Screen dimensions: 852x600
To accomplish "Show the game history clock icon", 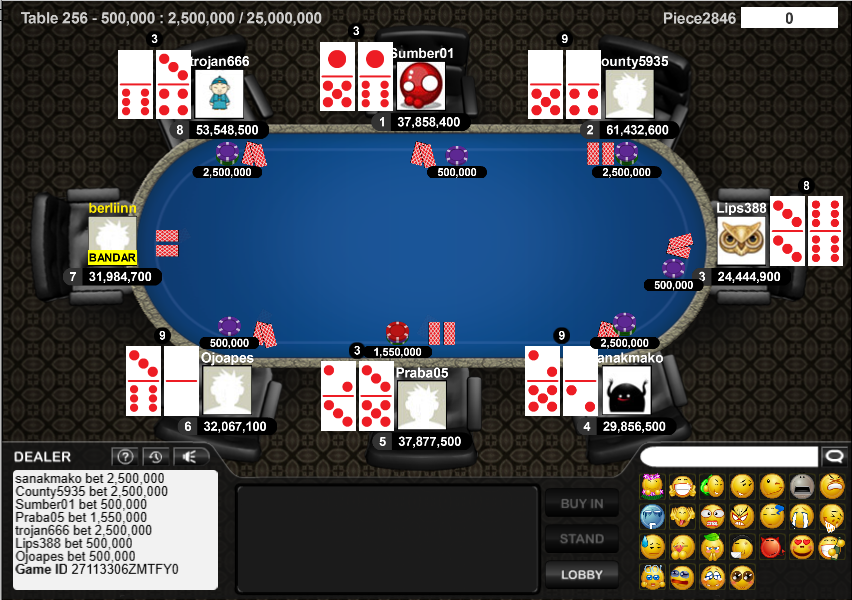I will pos(155,457).
